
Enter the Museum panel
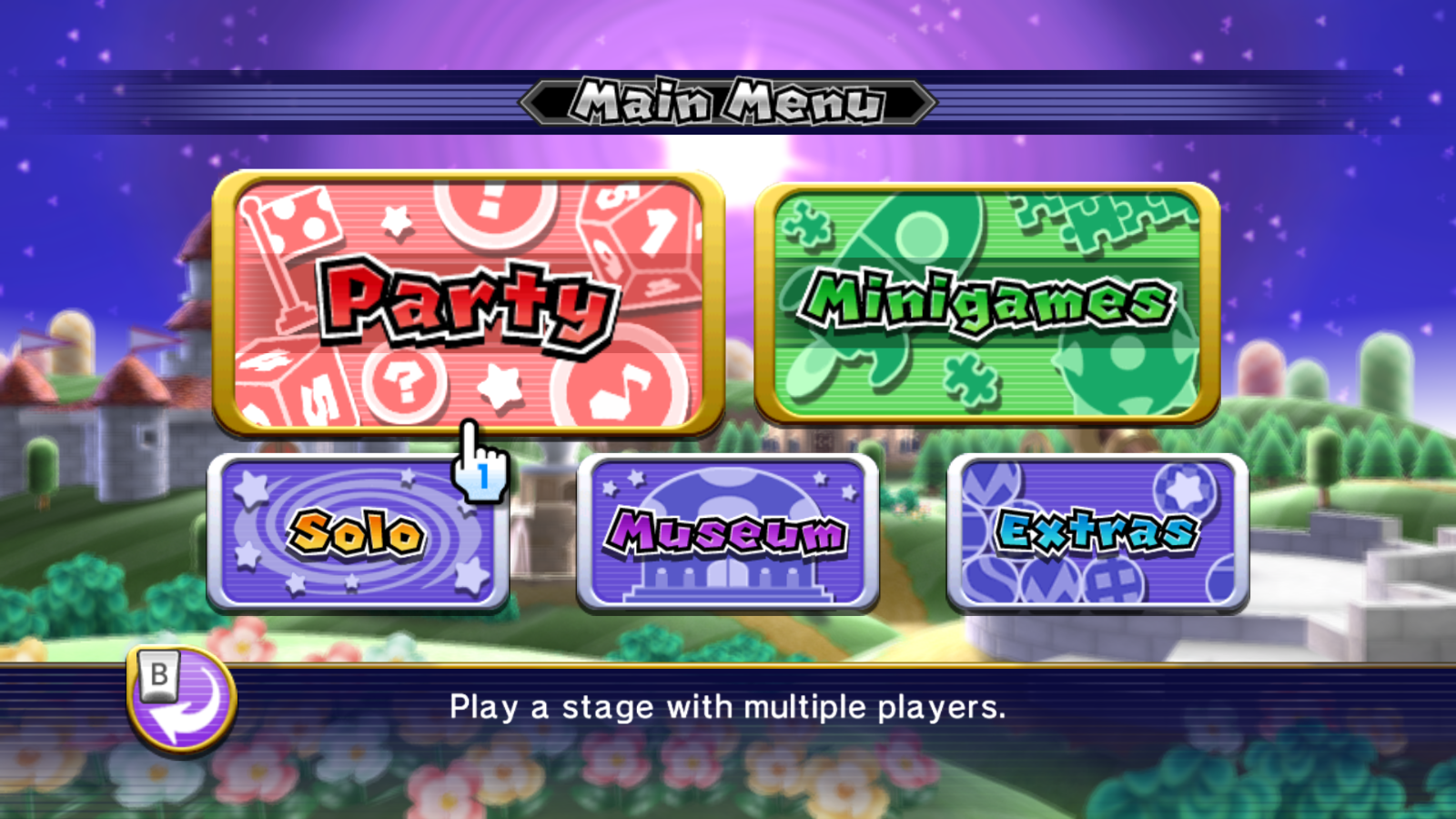pyautogui.click(x=728, y=532)
